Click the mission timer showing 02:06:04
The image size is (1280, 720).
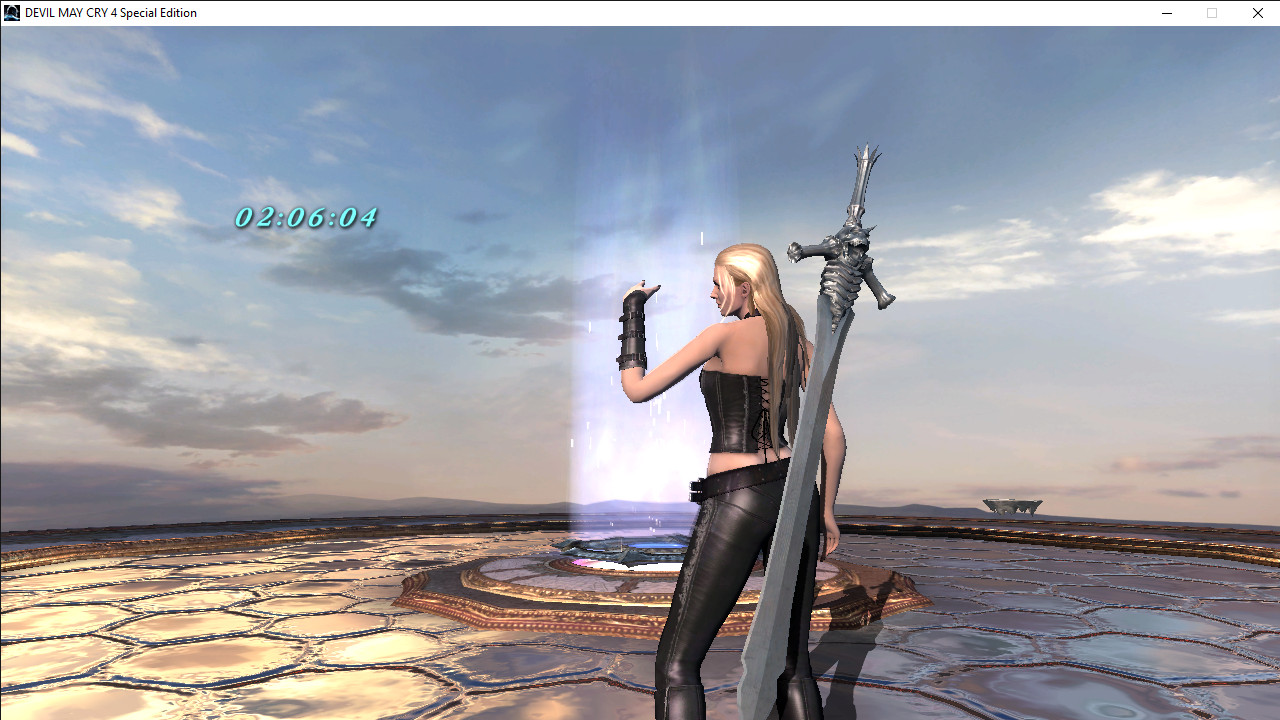pos(306,214)
